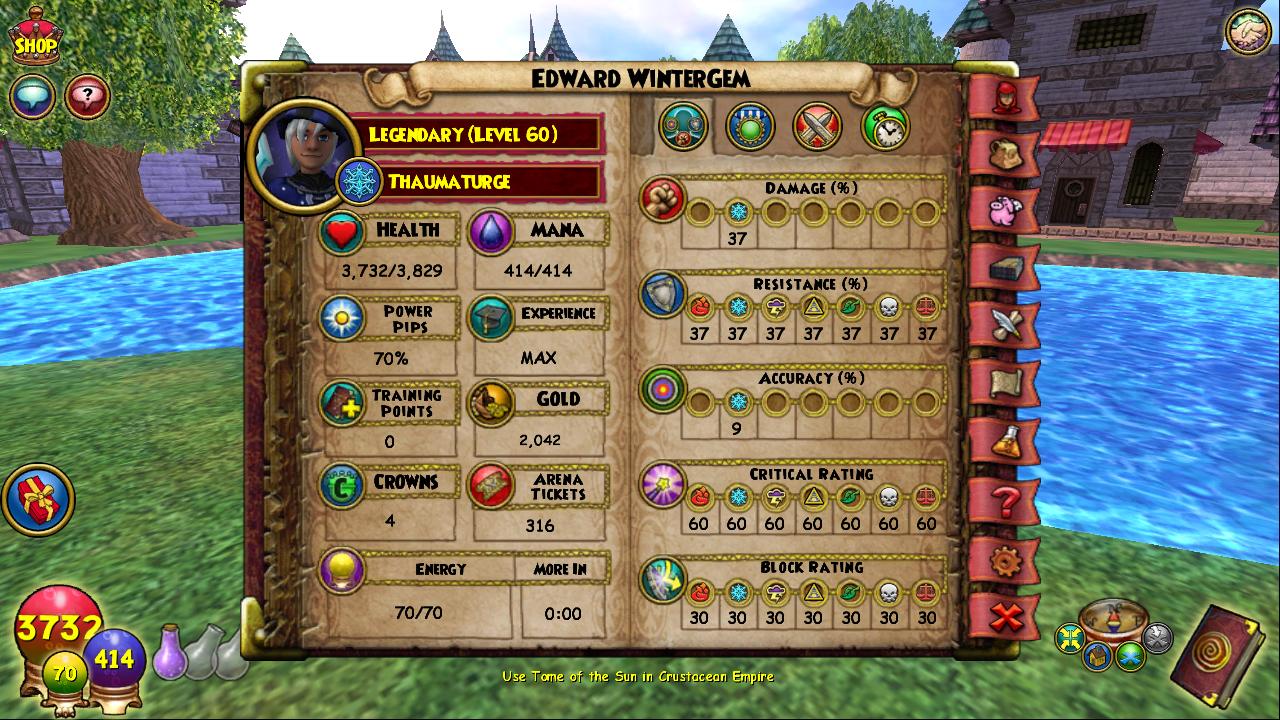The width and height of the screenshot is (1280, 720).
Task: Close the spellbook with the red X
Action: (x=1002, y=617)
